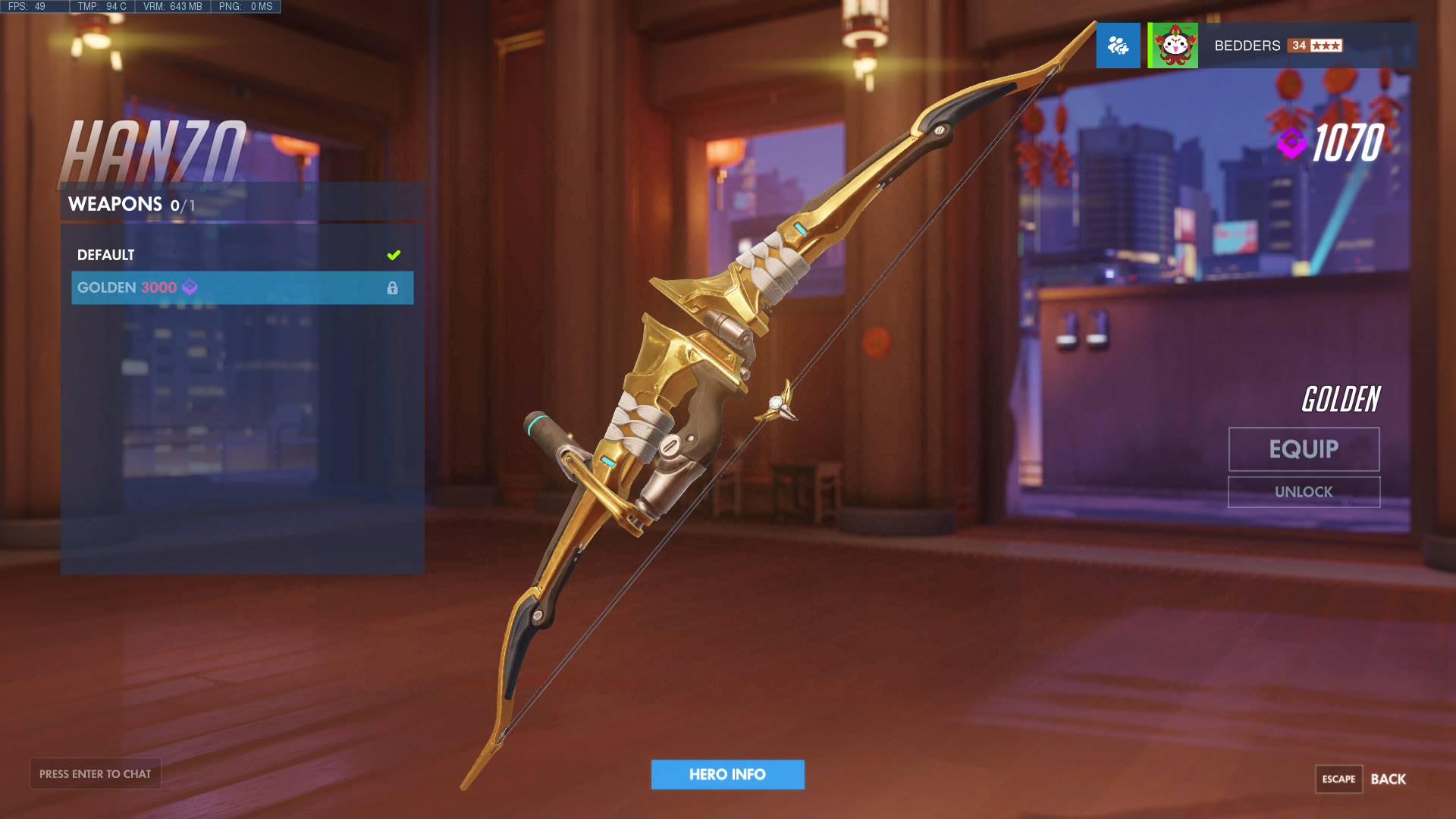Click UNLOCK to purchase the Golden skin

1303,491
